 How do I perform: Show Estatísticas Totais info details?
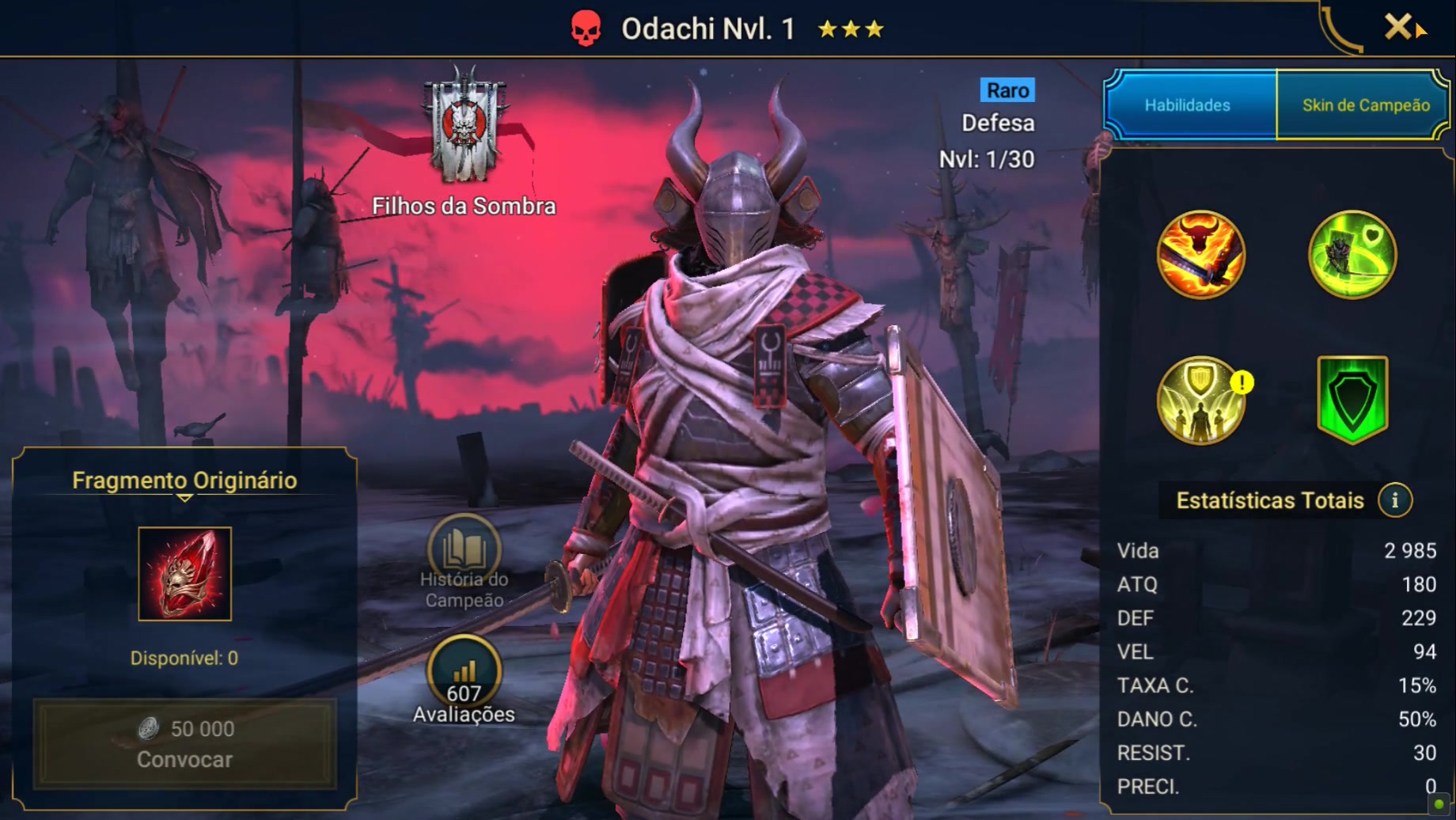(x=1394, y=500)
